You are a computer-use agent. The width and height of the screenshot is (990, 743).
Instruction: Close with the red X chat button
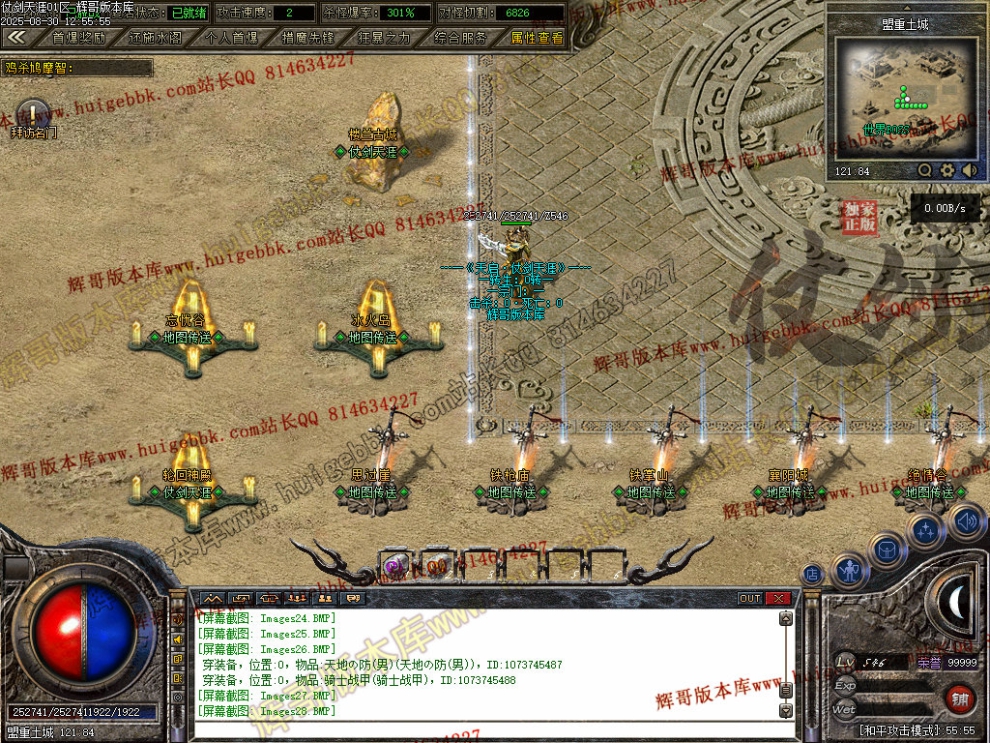(777, 598)
